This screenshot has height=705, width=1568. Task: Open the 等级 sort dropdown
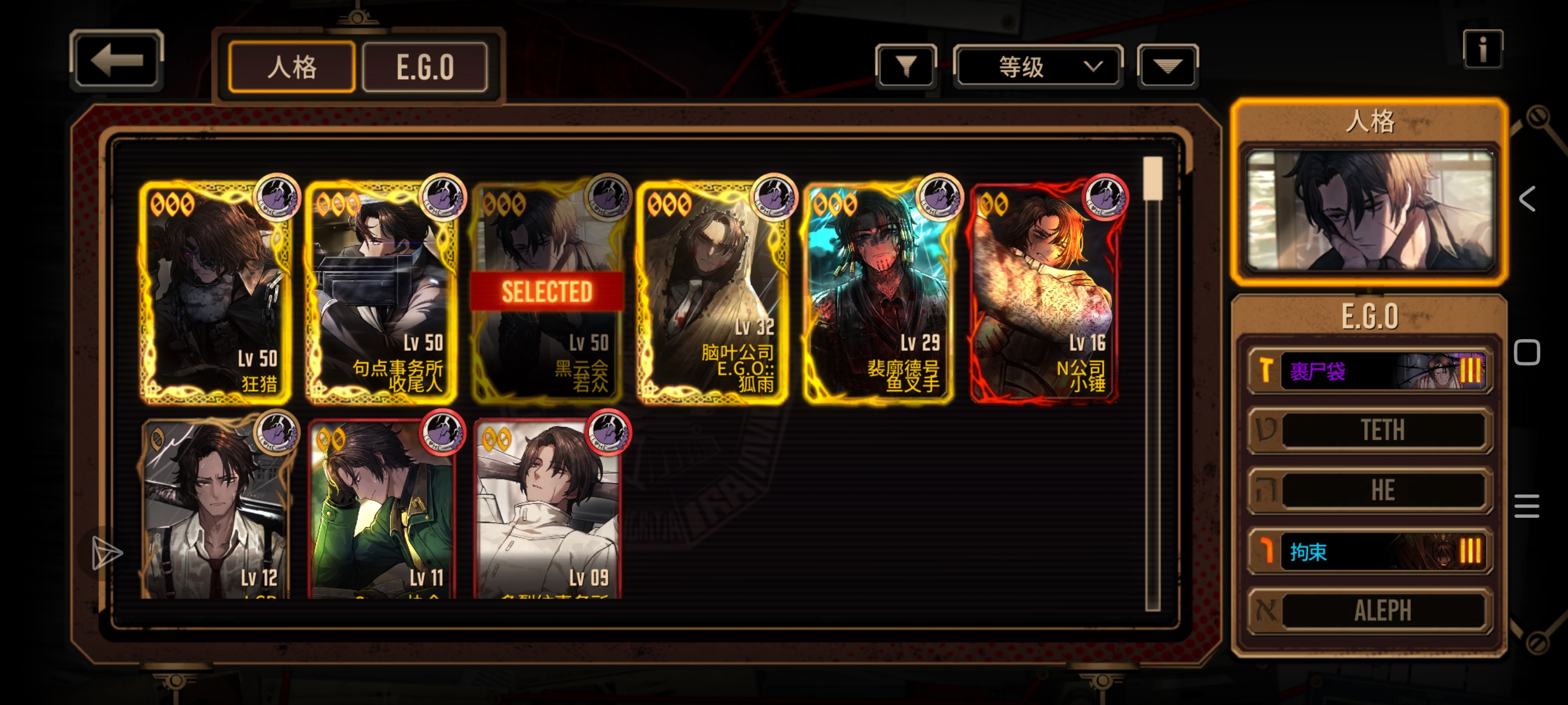click(x=1038, y=66)
